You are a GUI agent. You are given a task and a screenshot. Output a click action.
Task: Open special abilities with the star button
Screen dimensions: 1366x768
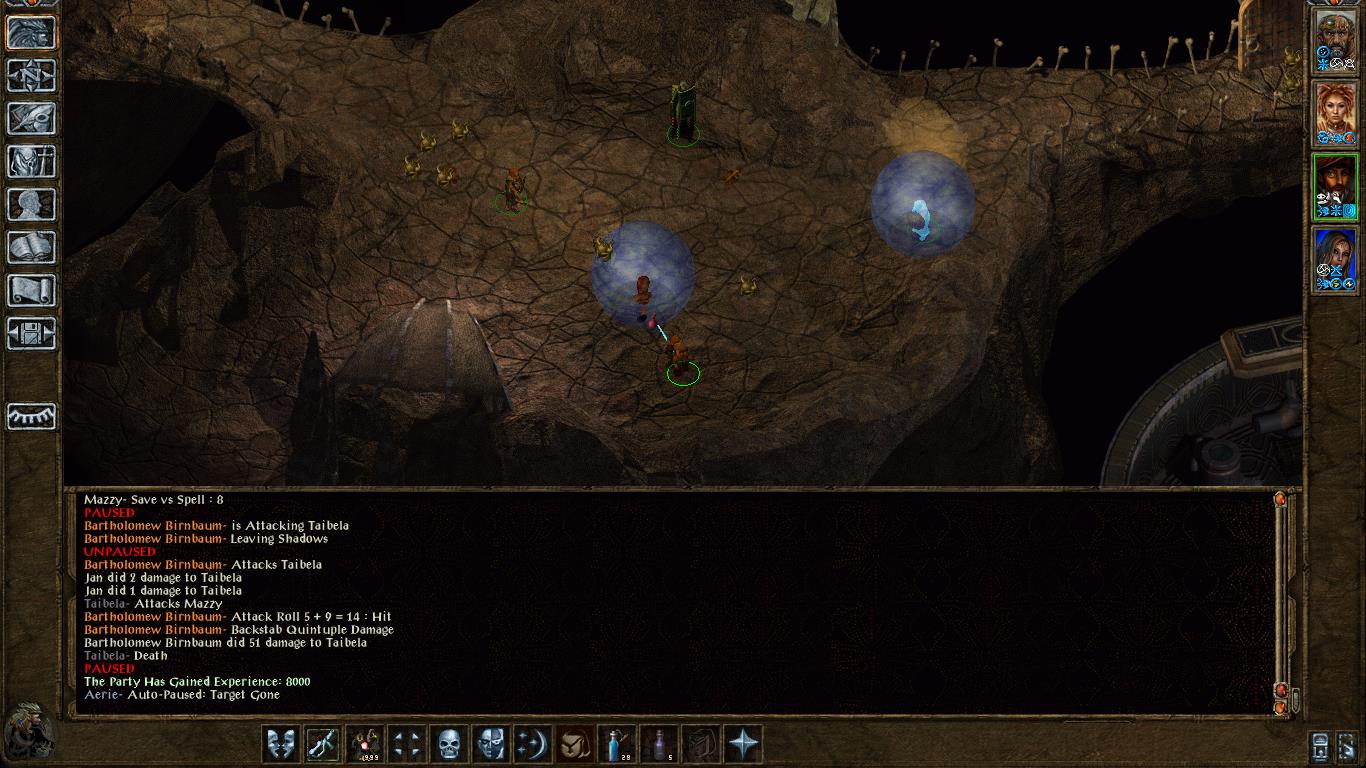pos(743,744)
